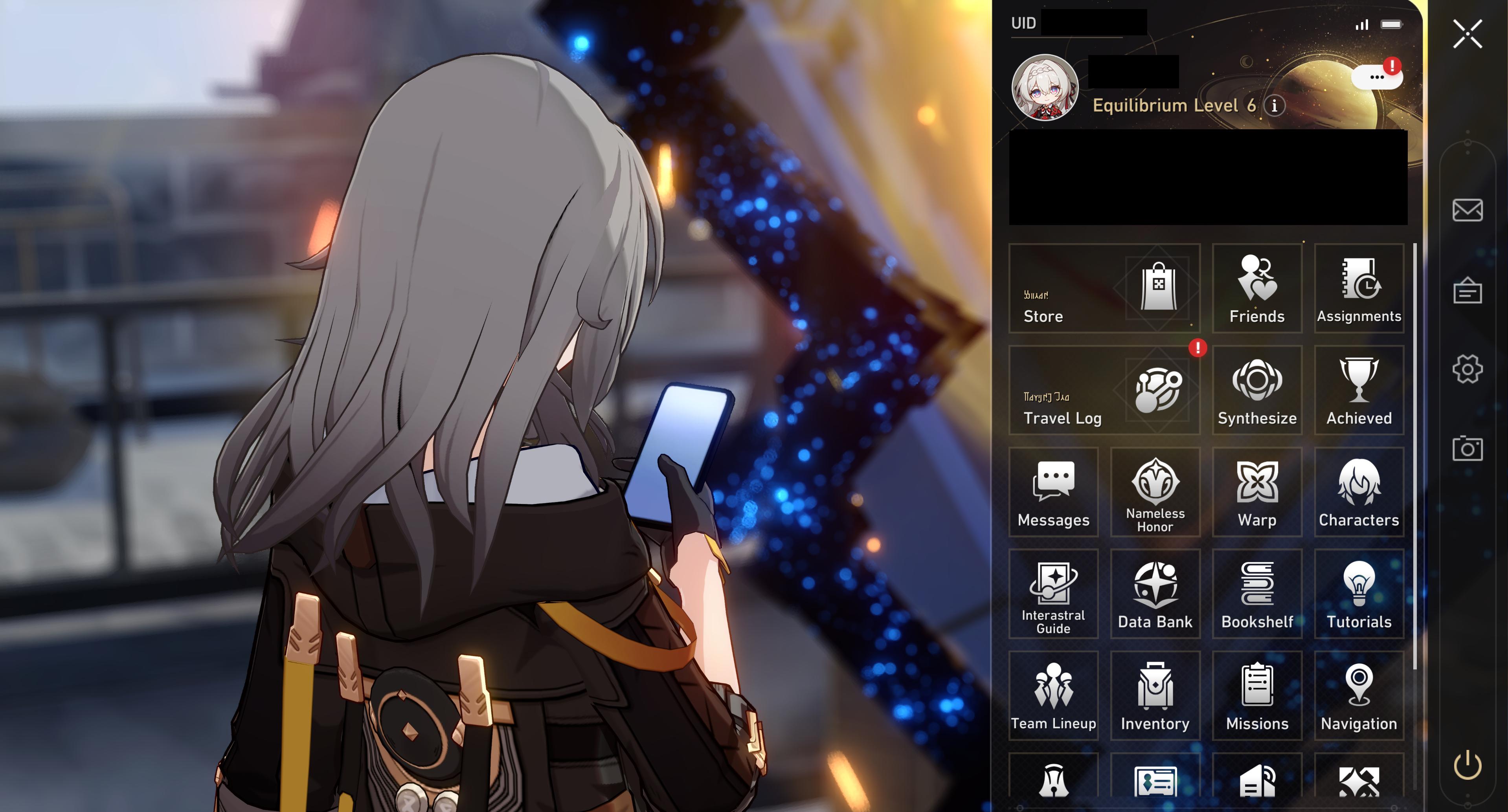Viewport: 1508px width, 812px height.
Task: Open the Store menu entry
Action: pyautogui.click(x=1104, y=289)
